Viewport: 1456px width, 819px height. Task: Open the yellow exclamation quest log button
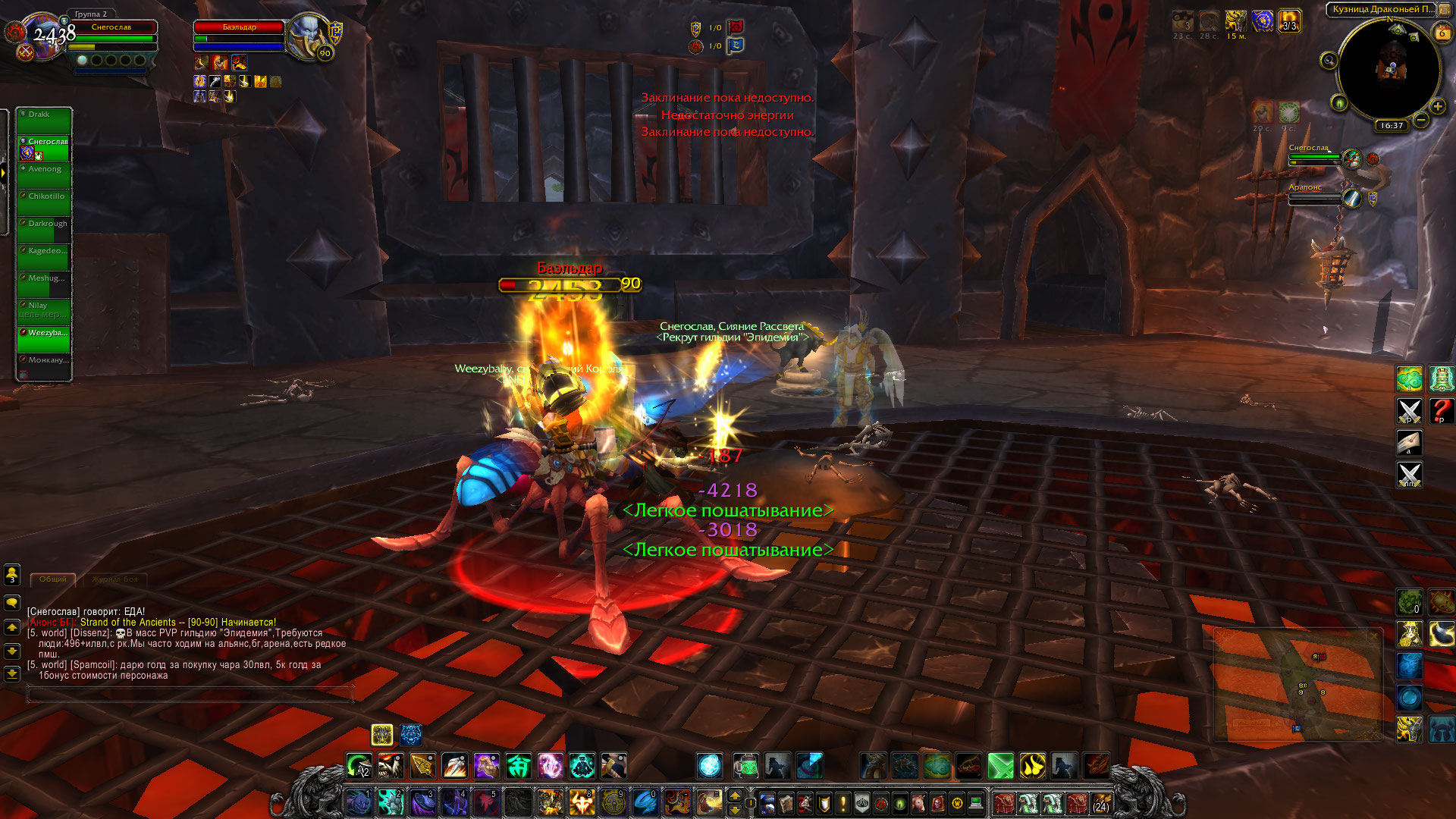click(843, 802)
